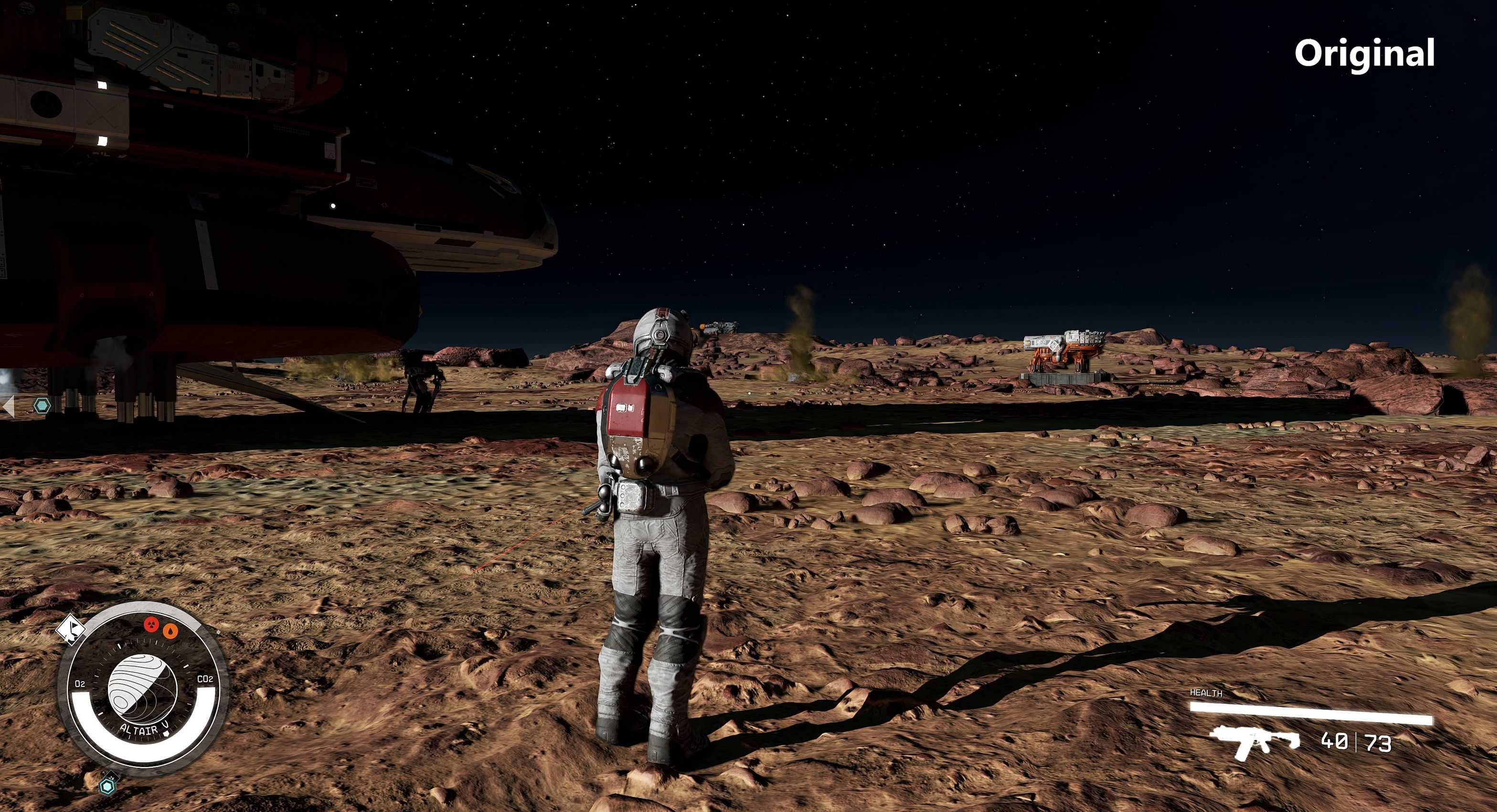Click the teal hexagon marker beside the landing gear
The width and height of the screenshot is (1497, 812).
41,405
